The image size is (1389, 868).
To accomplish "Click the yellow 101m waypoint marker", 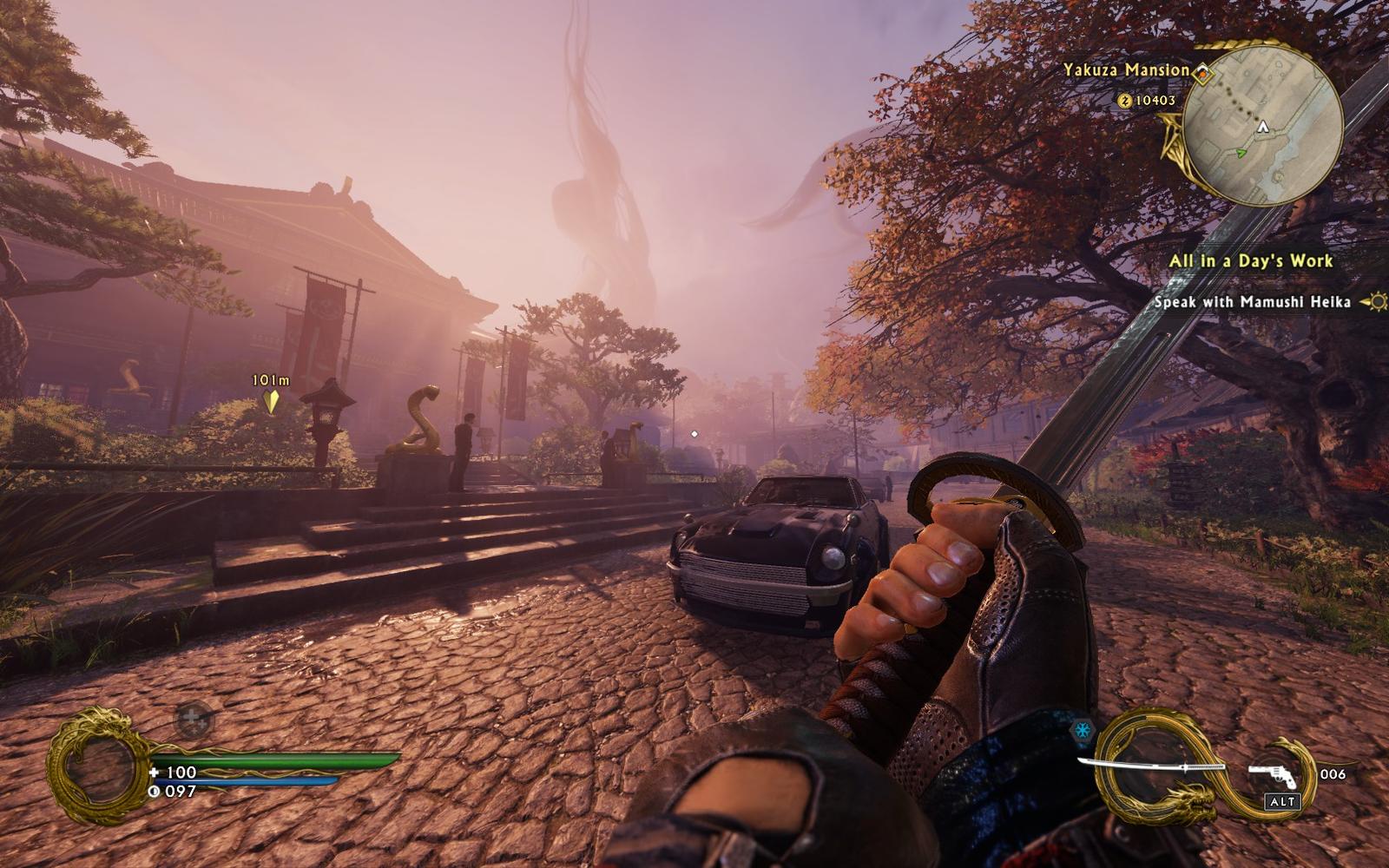I will pyautogui.click(x=272, y=401).
